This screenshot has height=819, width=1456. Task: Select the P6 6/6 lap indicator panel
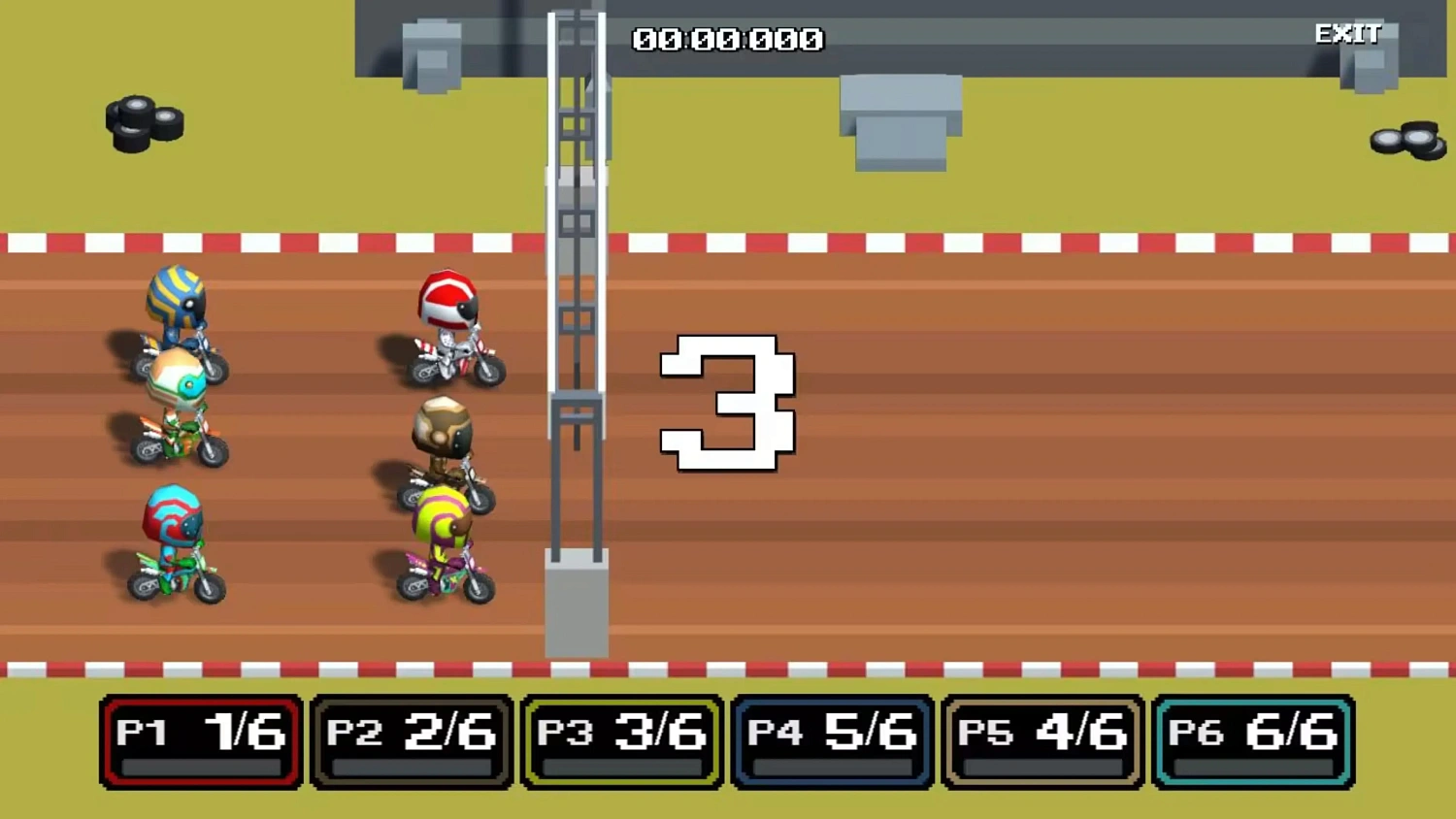click(x=1252, y=739)
